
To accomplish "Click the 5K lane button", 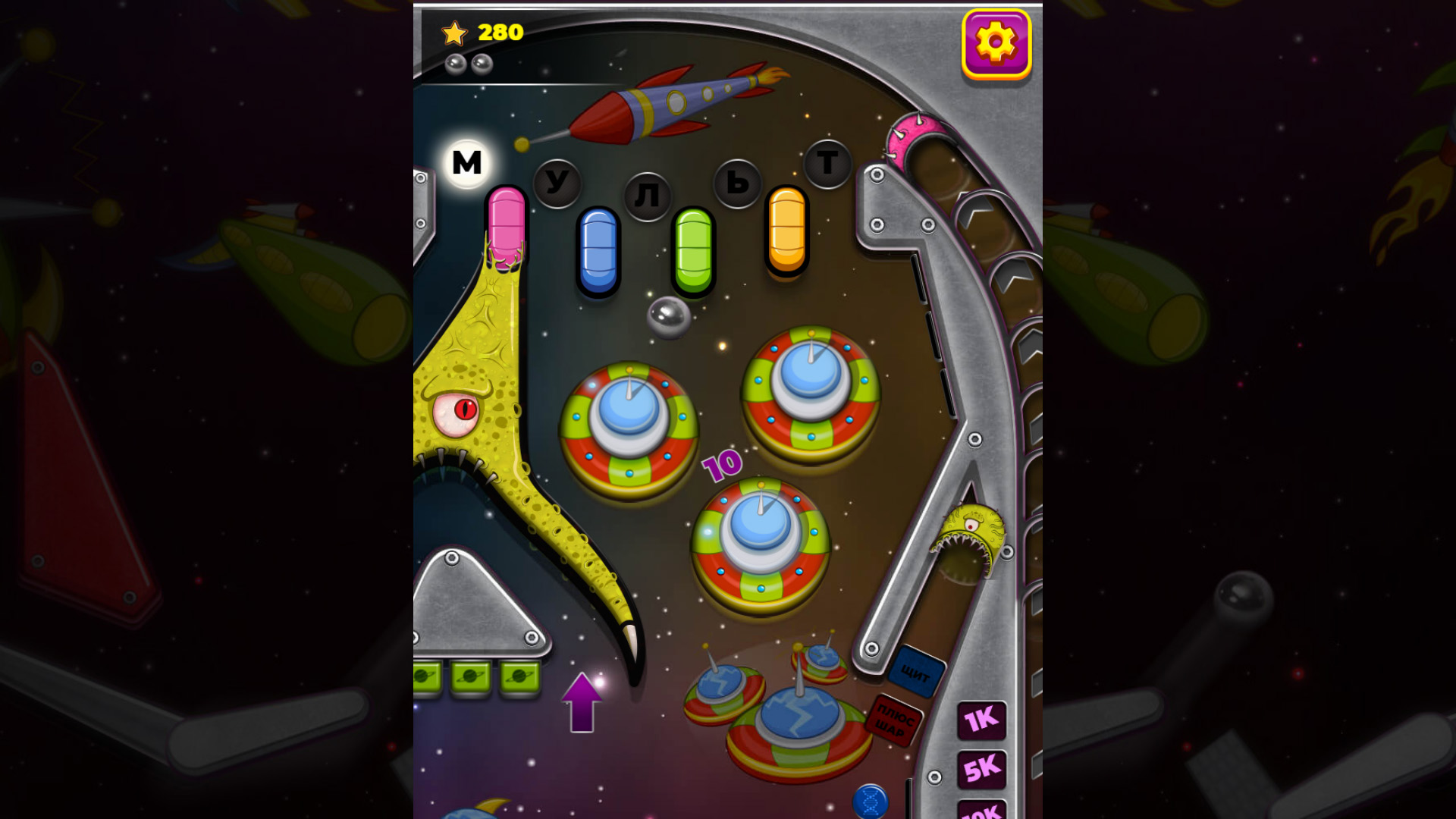I will pos(983,768).
